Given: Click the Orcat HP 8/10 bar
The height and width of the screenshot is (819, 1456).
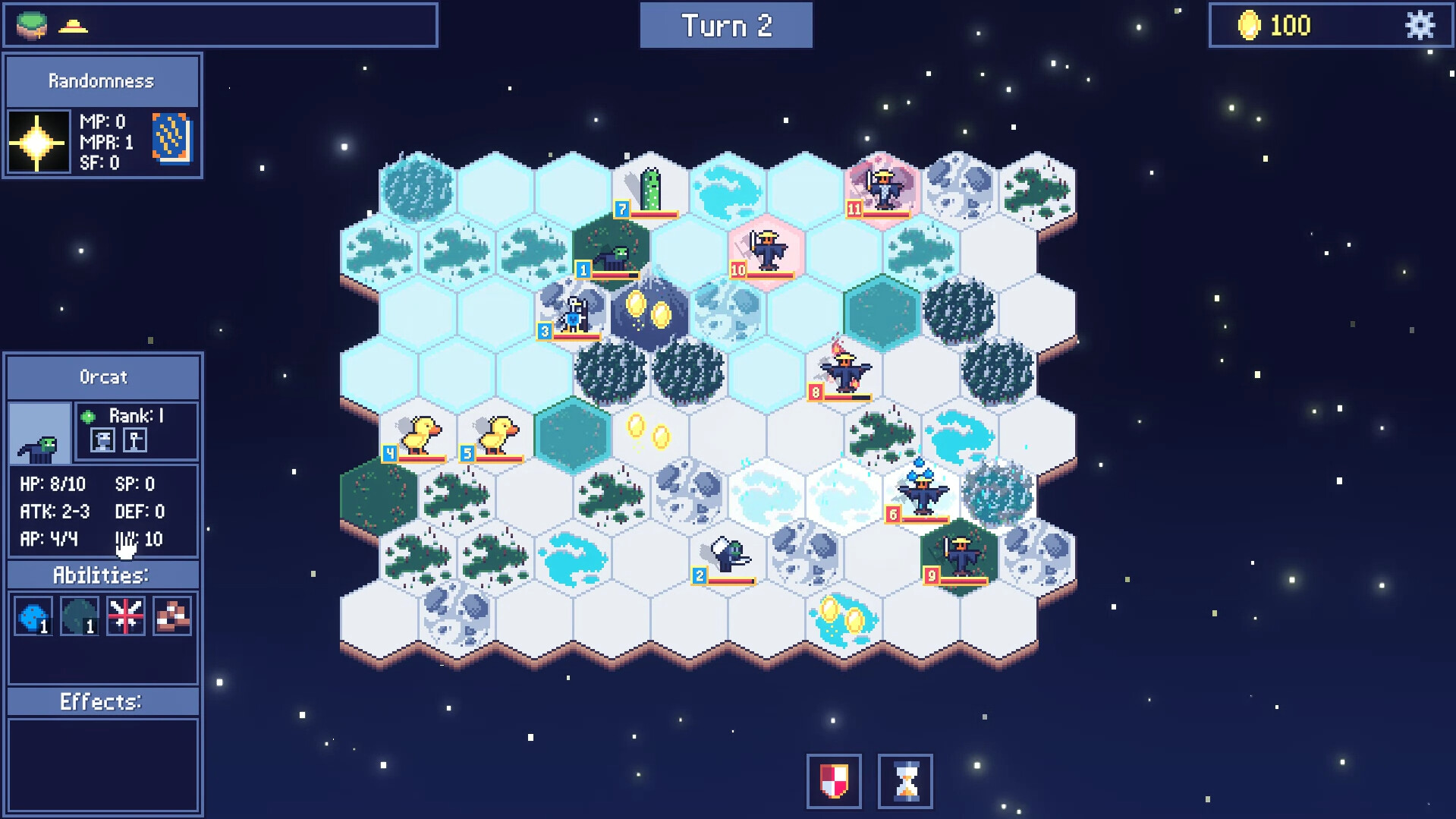Looking at the screenshot, I should point(53,484).
